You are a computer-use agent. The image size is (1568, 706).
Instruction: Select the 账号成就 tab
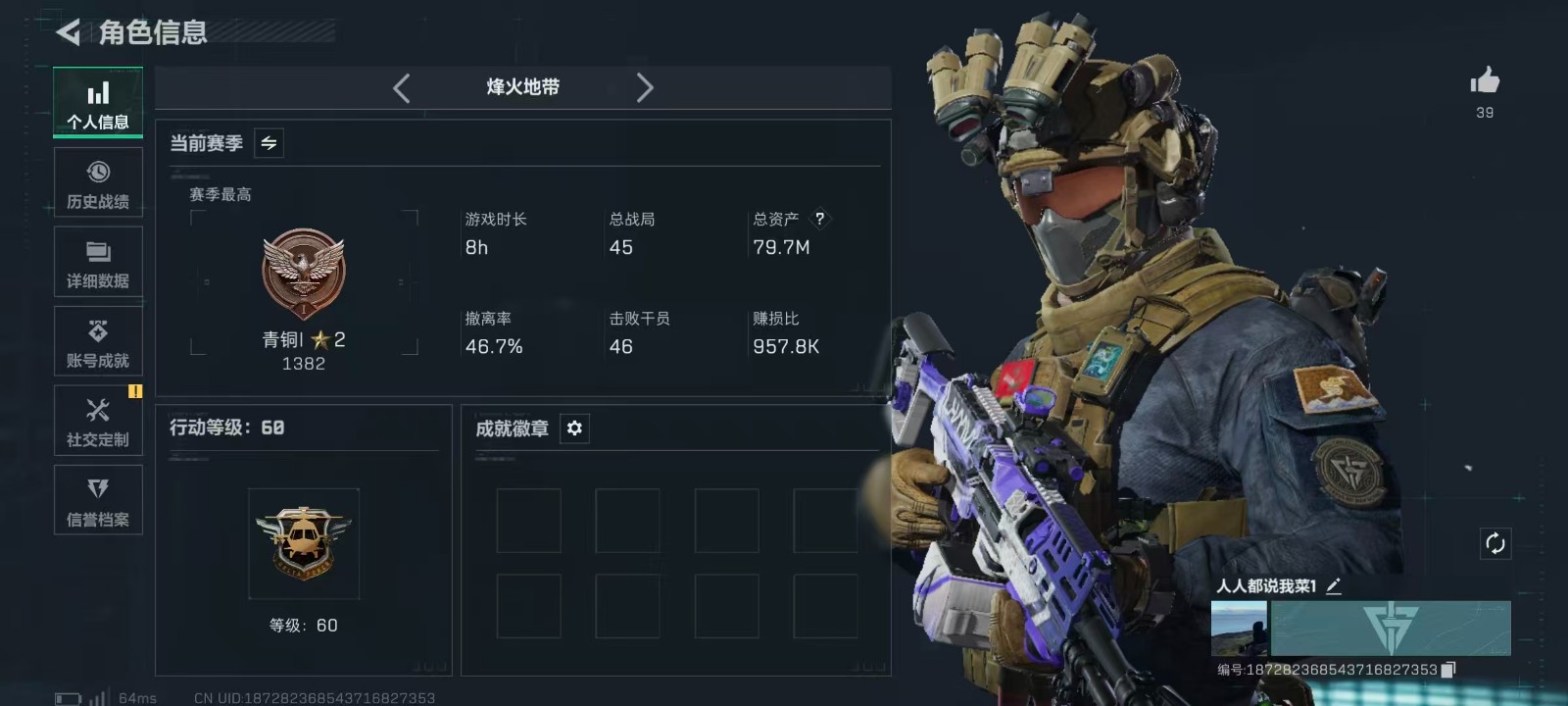[98, 341]
